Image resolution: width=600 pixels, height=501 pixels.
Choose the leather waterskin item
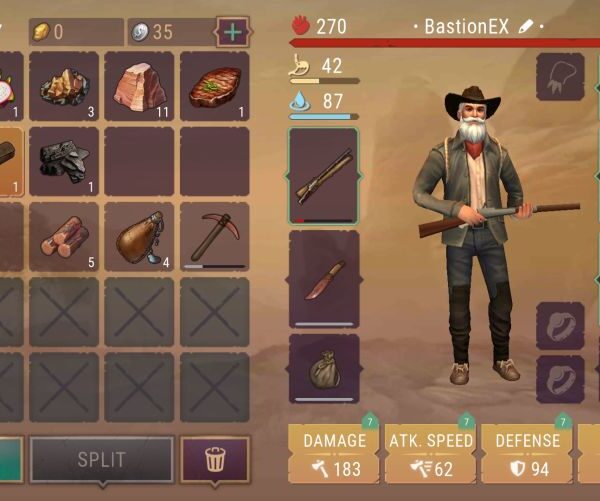pyautogui.click(x=139, y=237)
